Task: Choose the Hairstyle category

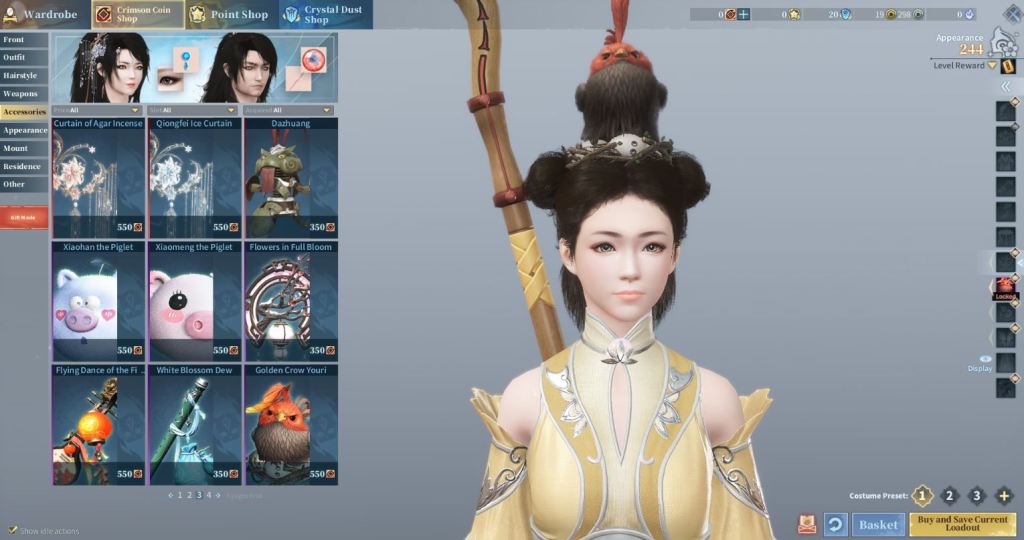Action: 24,76
